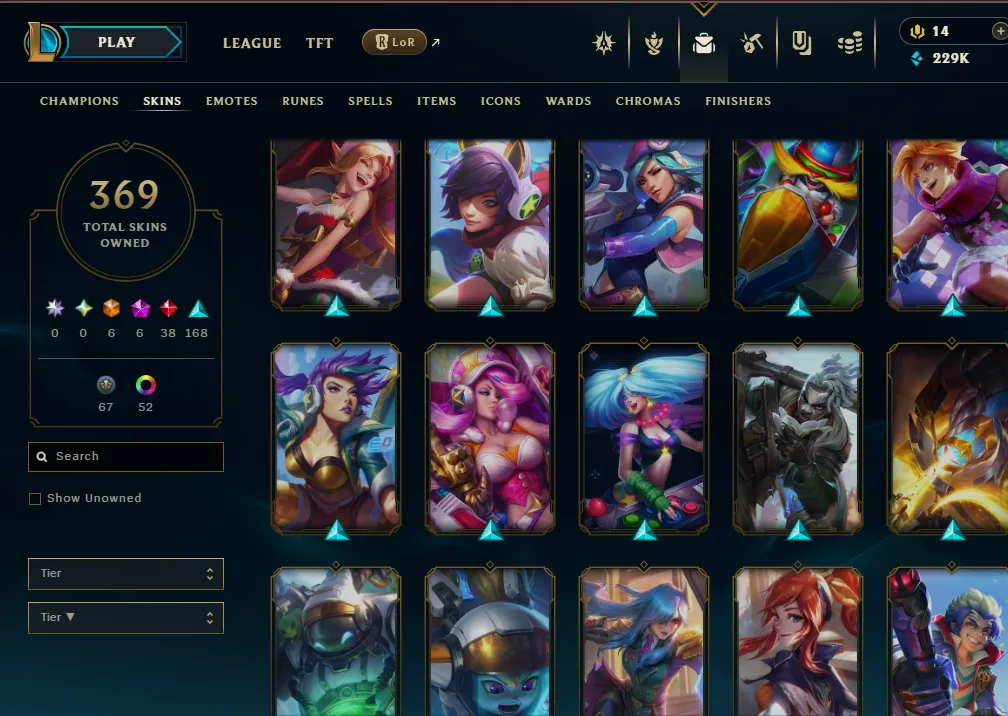Screen dimensions: 1008x716
Task: Toggle the Show Unowned checkbox
Action: pyautogui.click(x=36, y=499)
